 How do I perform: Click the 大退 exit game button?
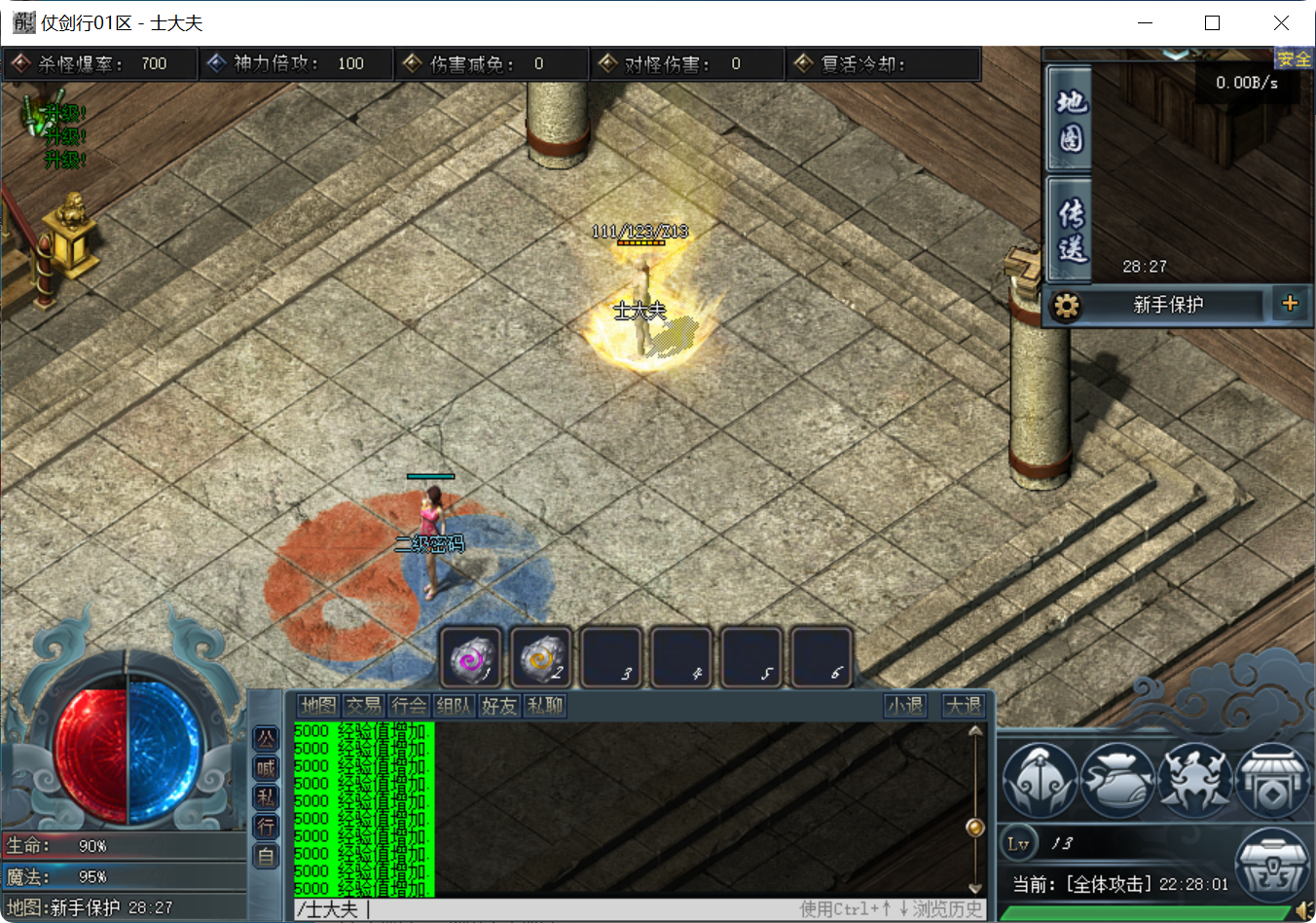pyautogui.click(x=964, y=706)
